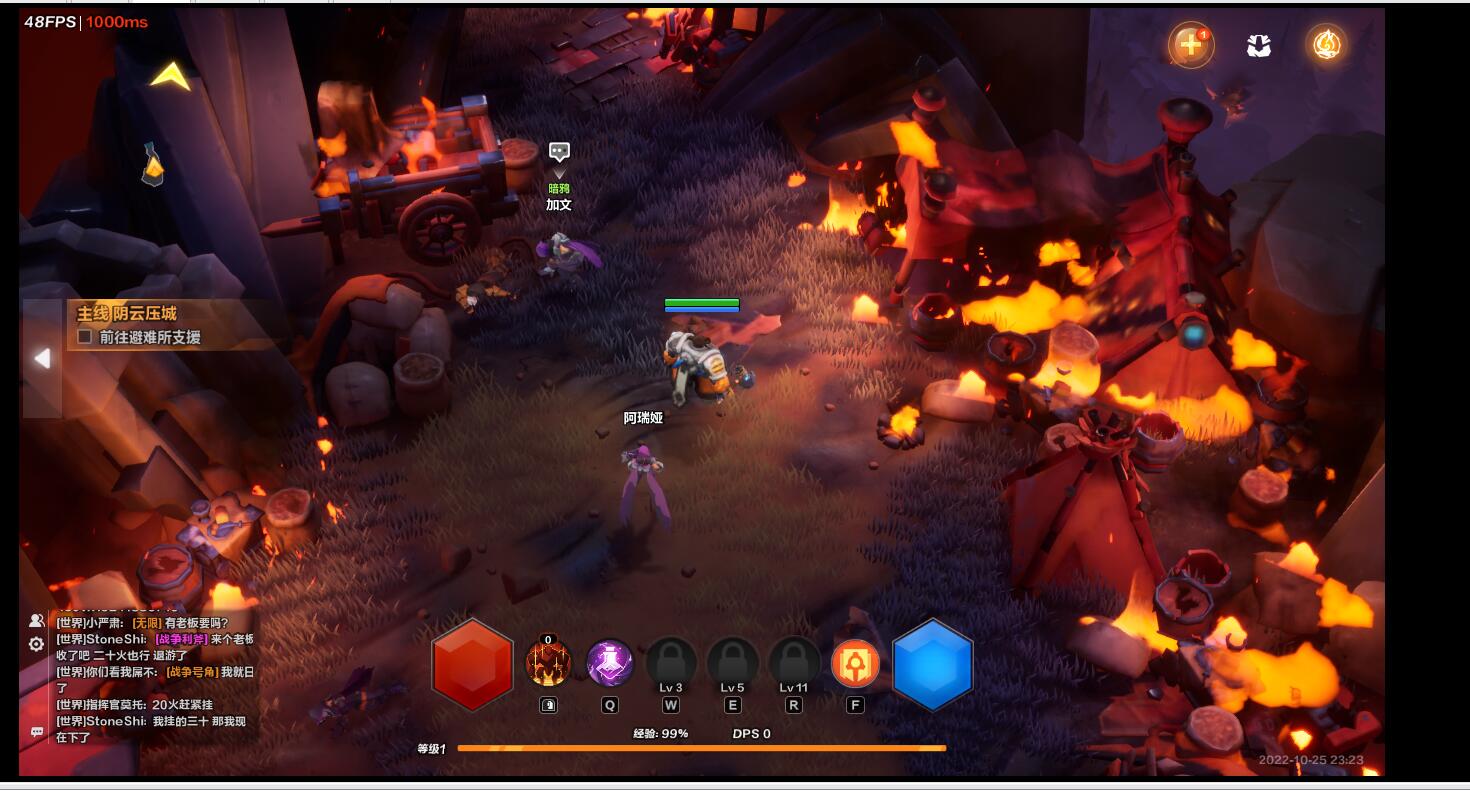The height and width of the screenshot is (794, 1470).
Task: Click the war horn item link in chat
Action: click(x=190, y=672)
